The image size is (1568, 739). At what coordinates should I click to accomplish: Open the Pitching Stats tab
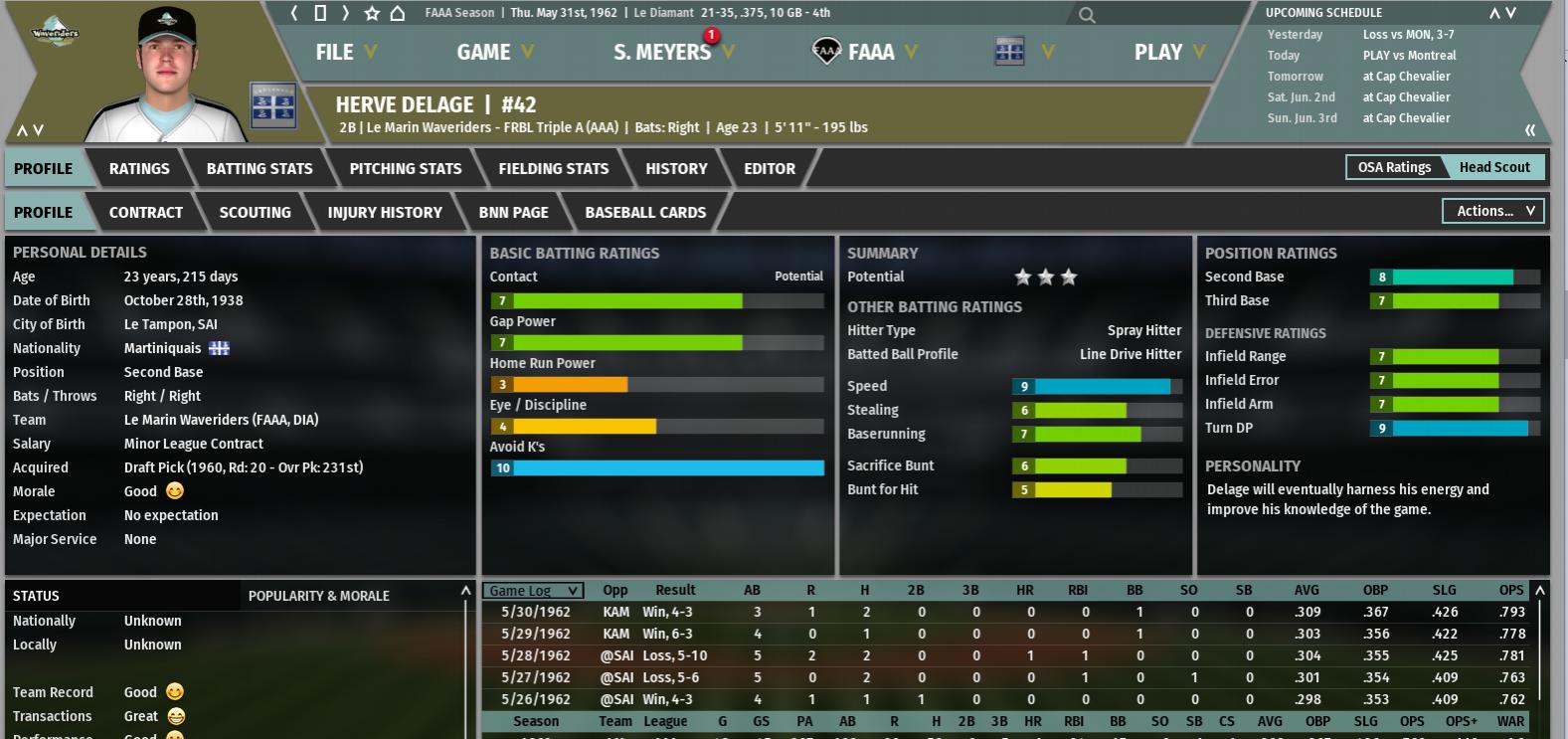coord(406,169)
